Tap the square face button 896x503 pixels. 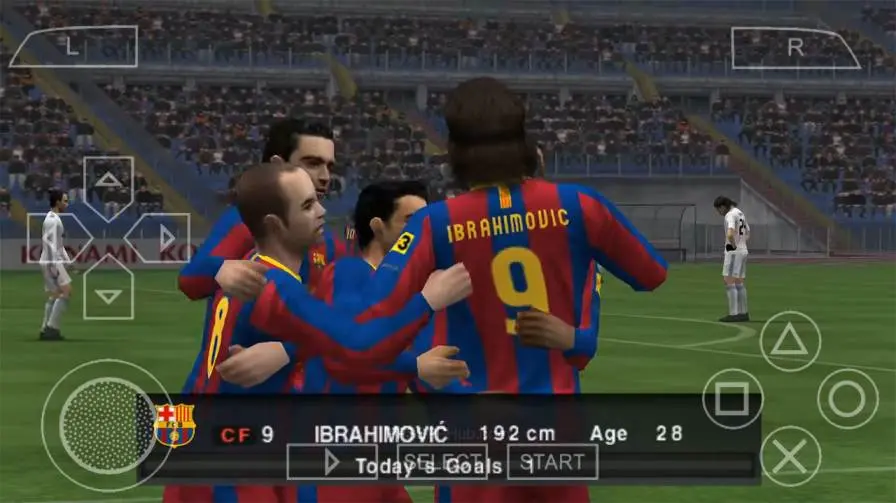click(x=732, y=399)
